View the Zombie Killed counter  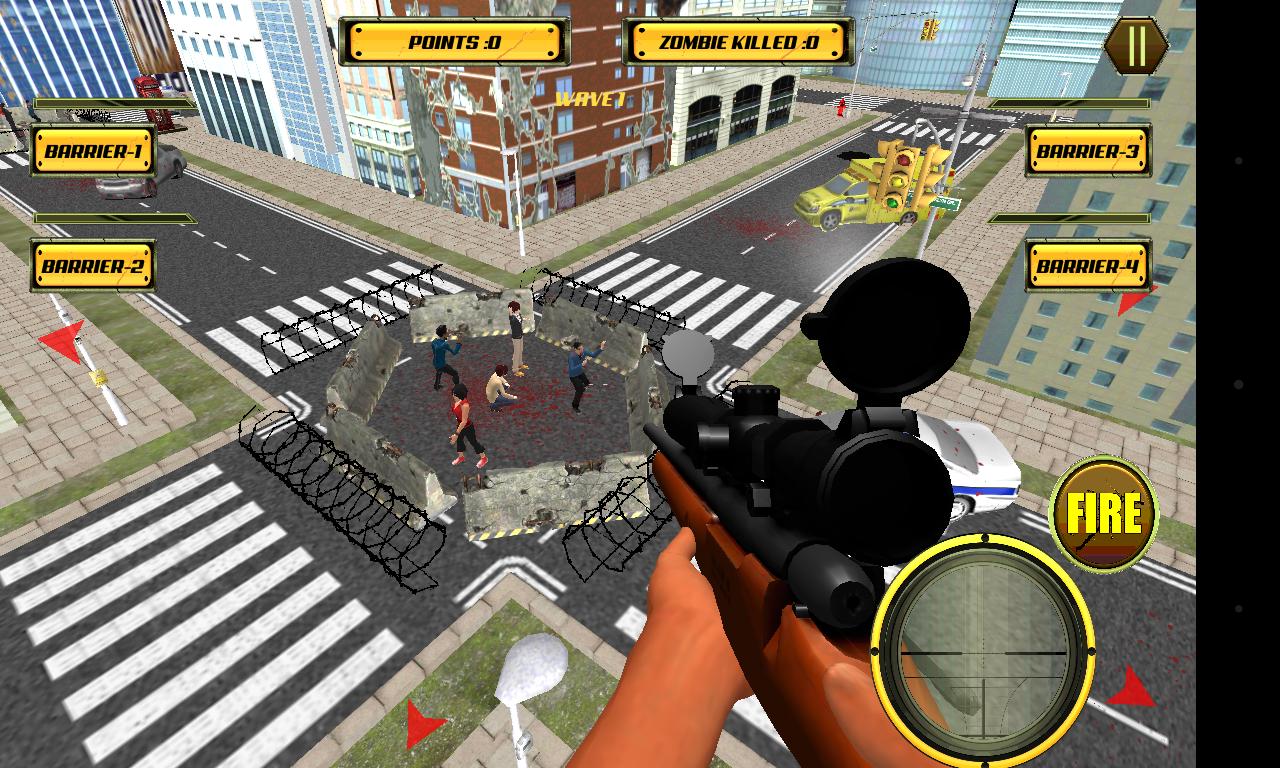[x=736, y=42]
